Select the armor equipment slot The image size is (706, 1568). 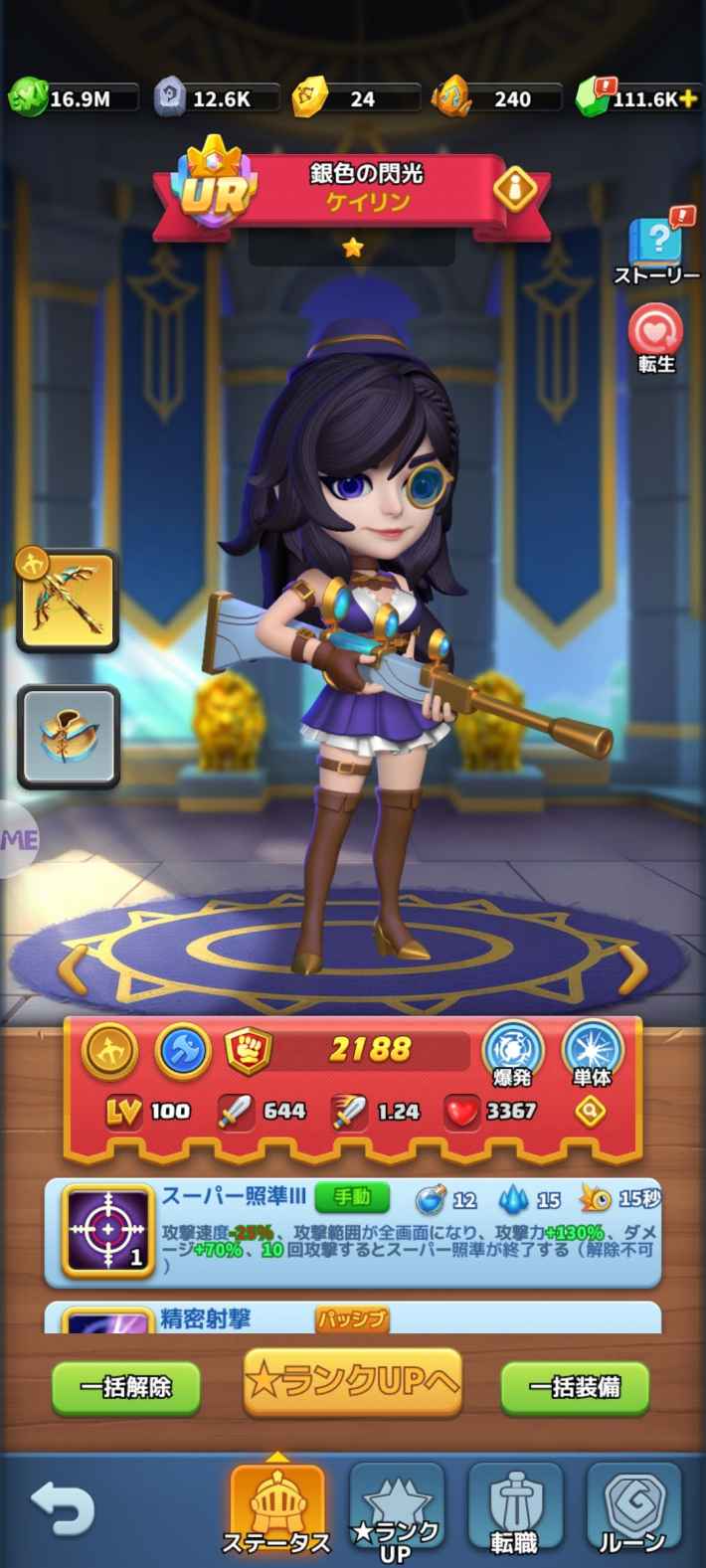coord(68,736)
